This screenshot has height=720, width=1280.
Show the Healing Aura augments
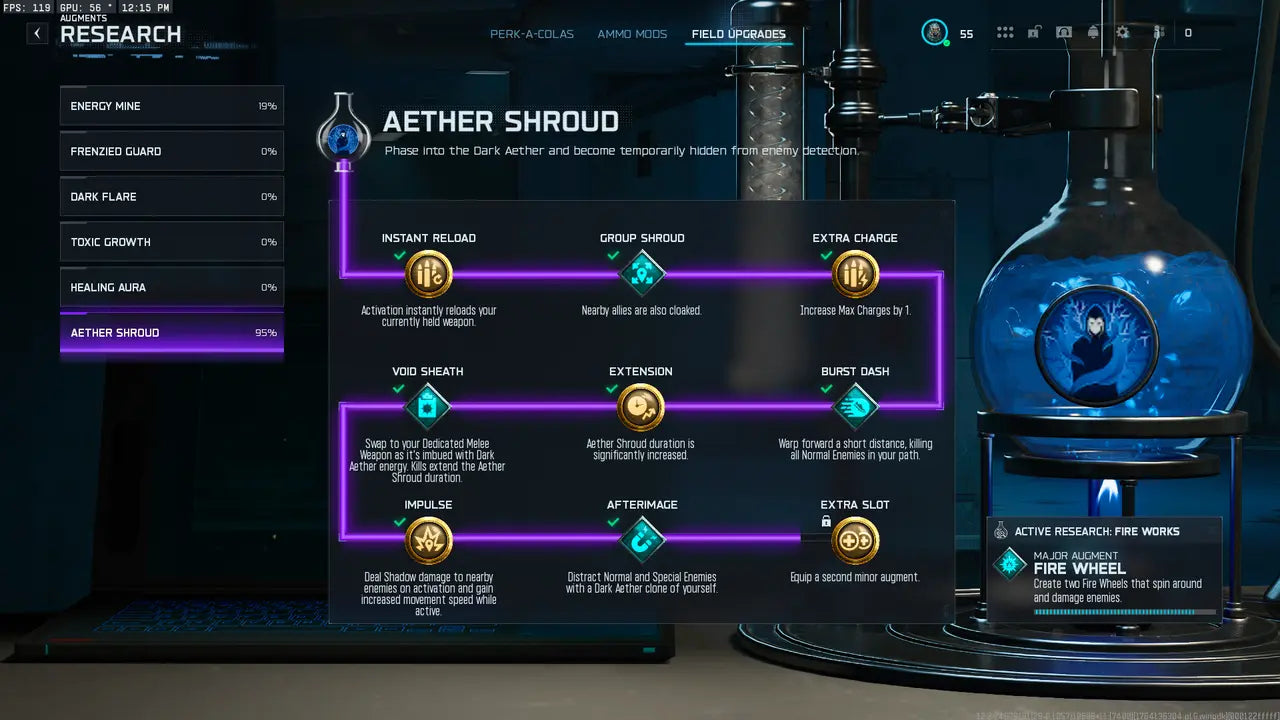[172, 287]
